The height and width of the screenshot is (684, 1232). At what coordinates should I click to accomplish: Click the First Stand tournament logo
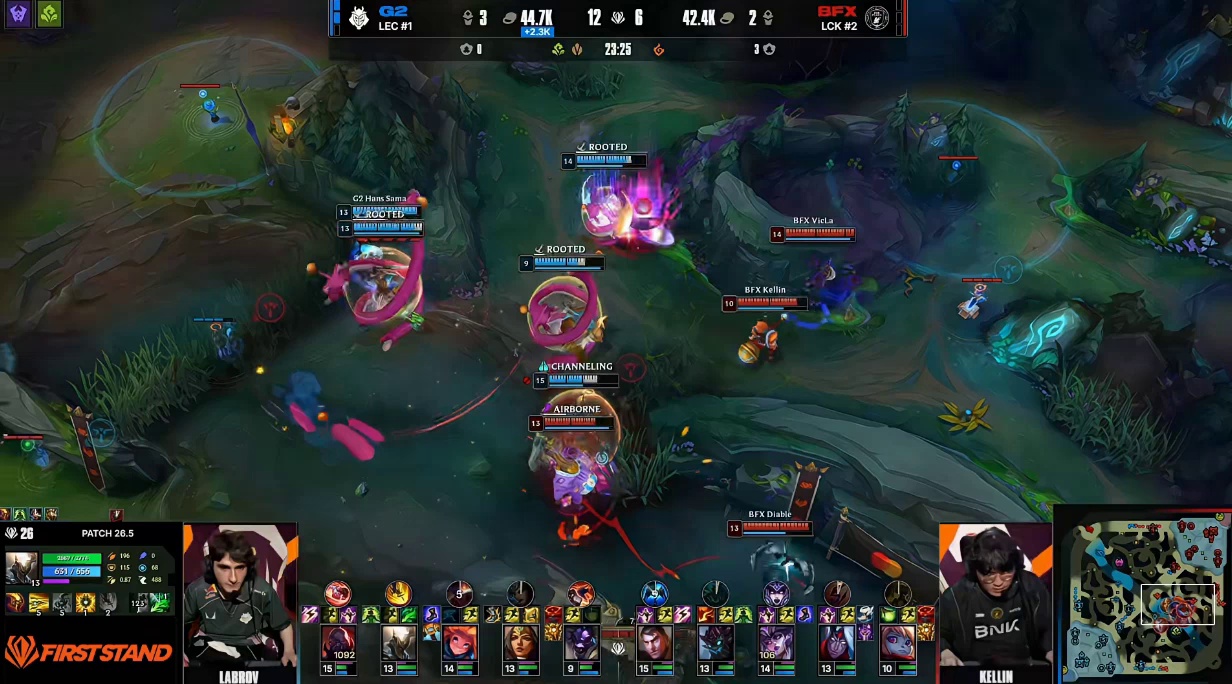pyautogui.click(x=89, y=654)
